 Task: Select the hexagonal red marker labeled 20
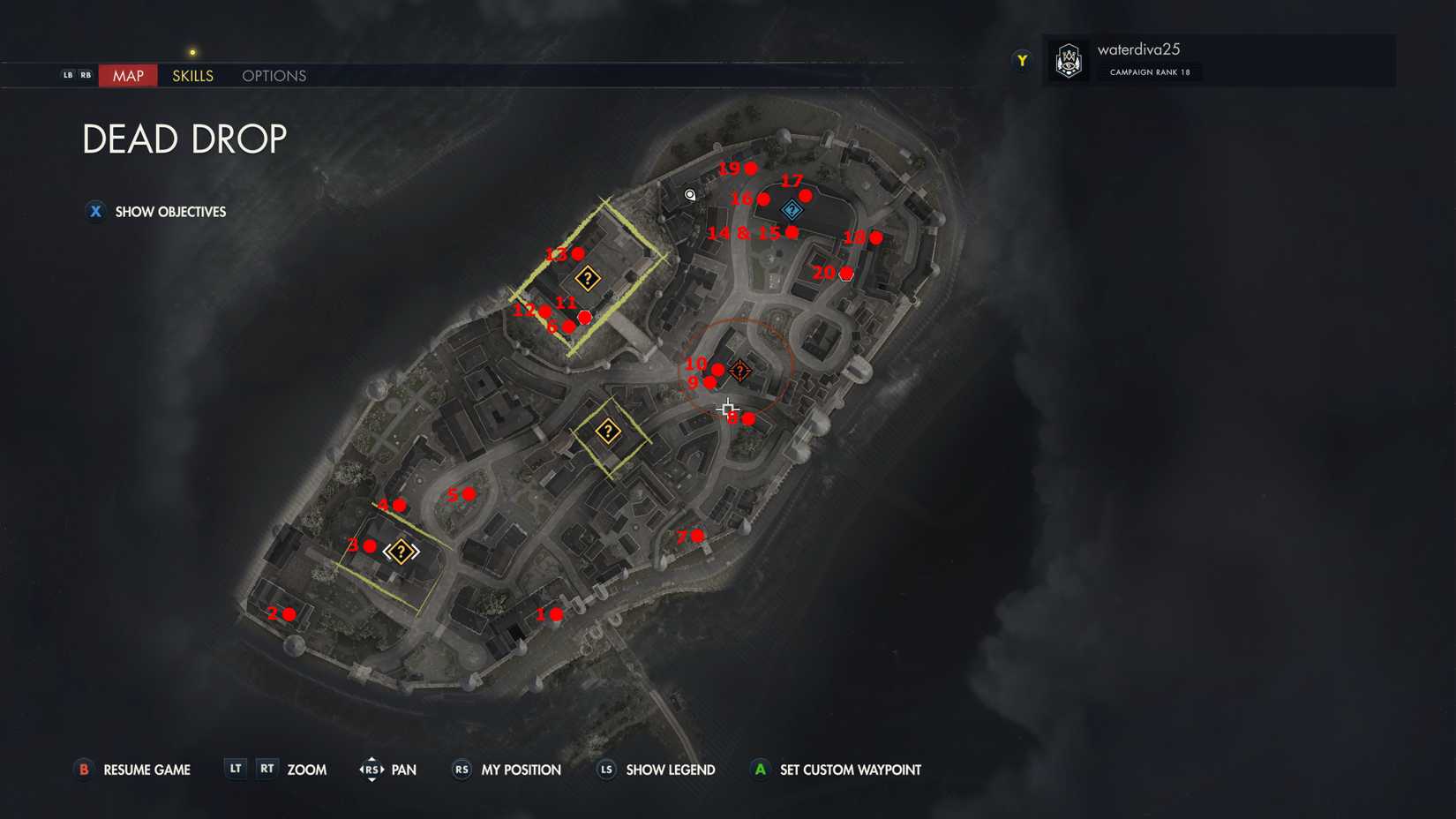click(x=845, y=273)
